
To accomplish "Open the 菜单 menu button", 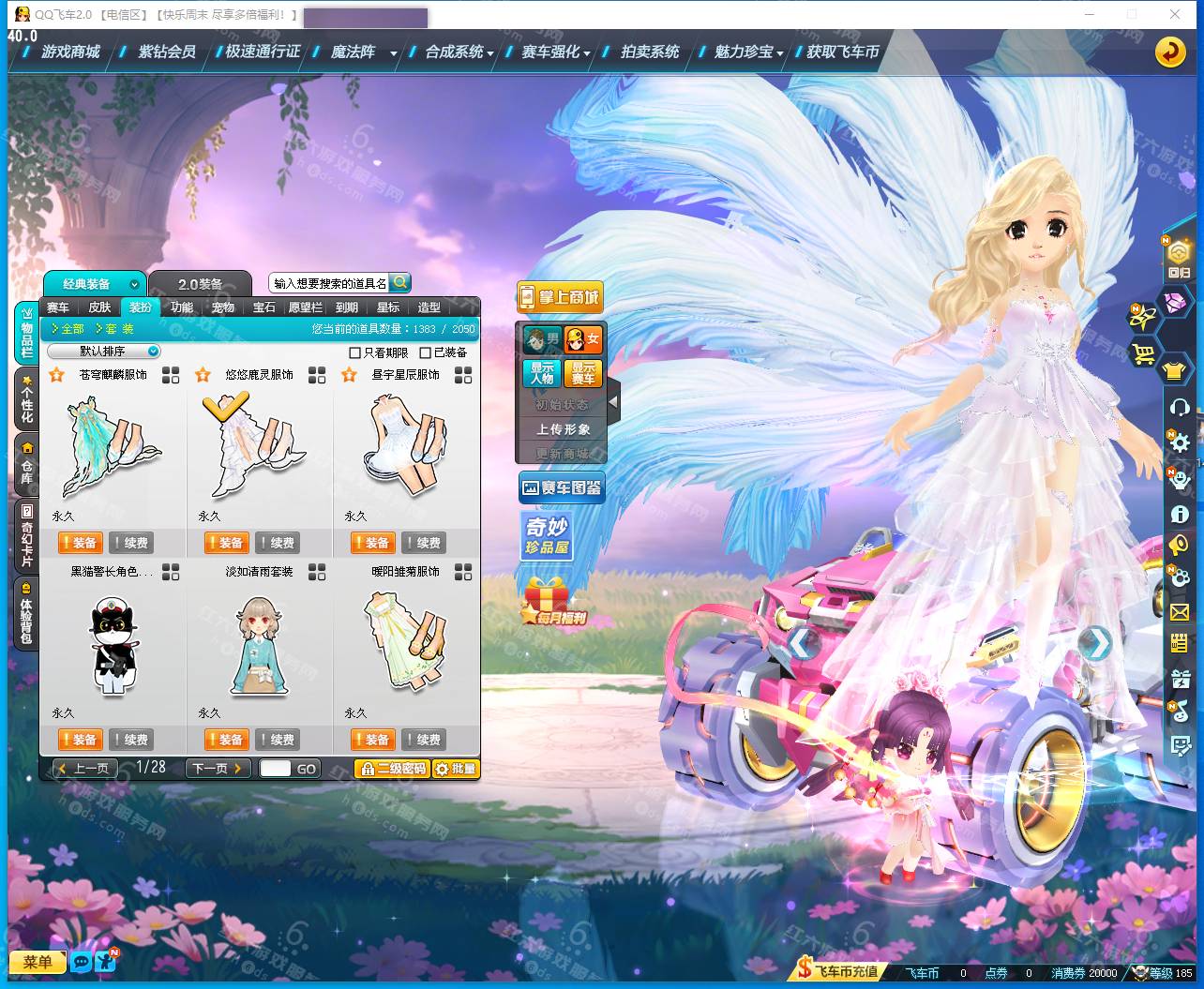I will (x=38, y=962).
